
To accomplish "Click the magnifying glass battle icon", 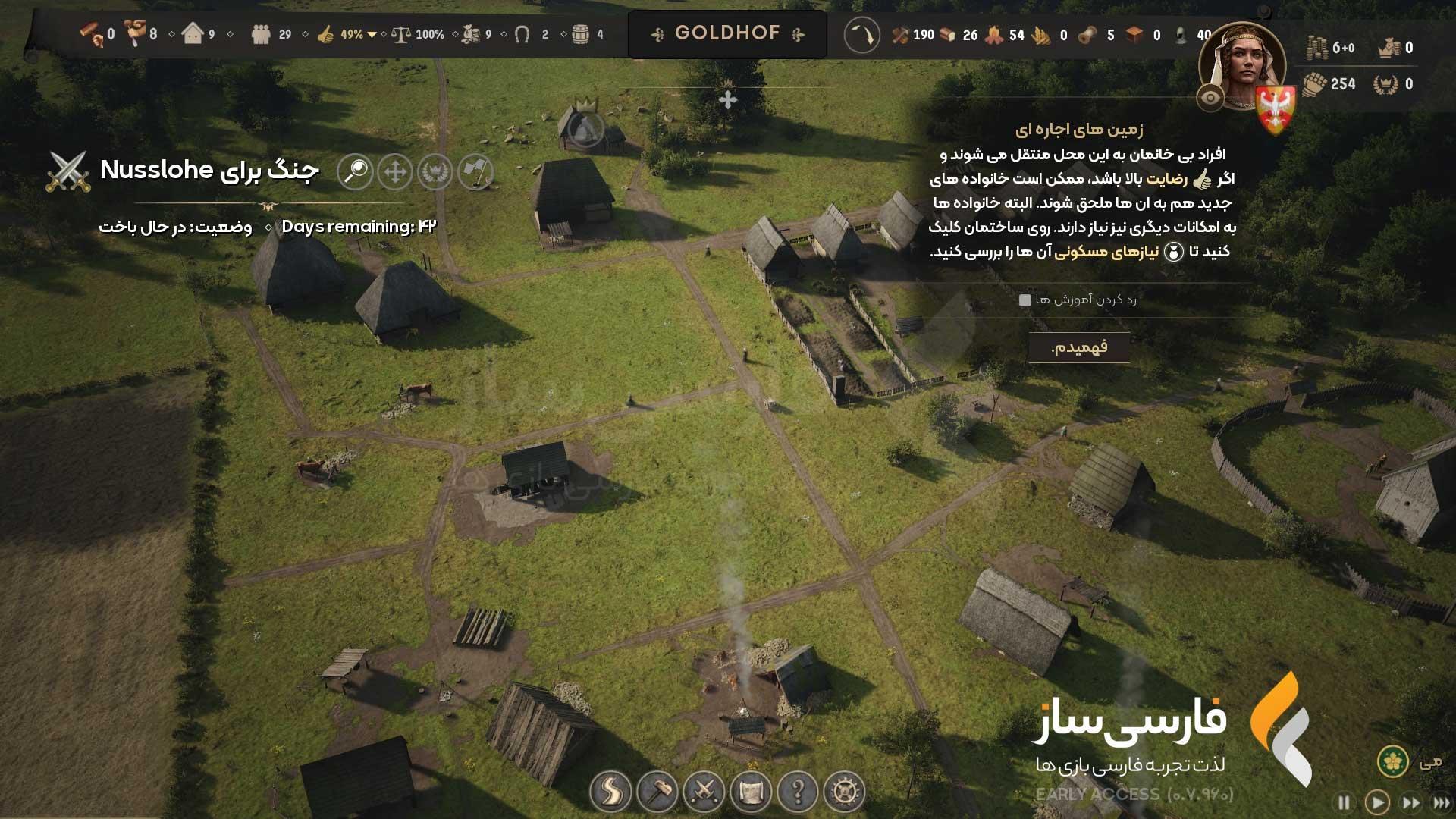I will click(x=355, y=171).
